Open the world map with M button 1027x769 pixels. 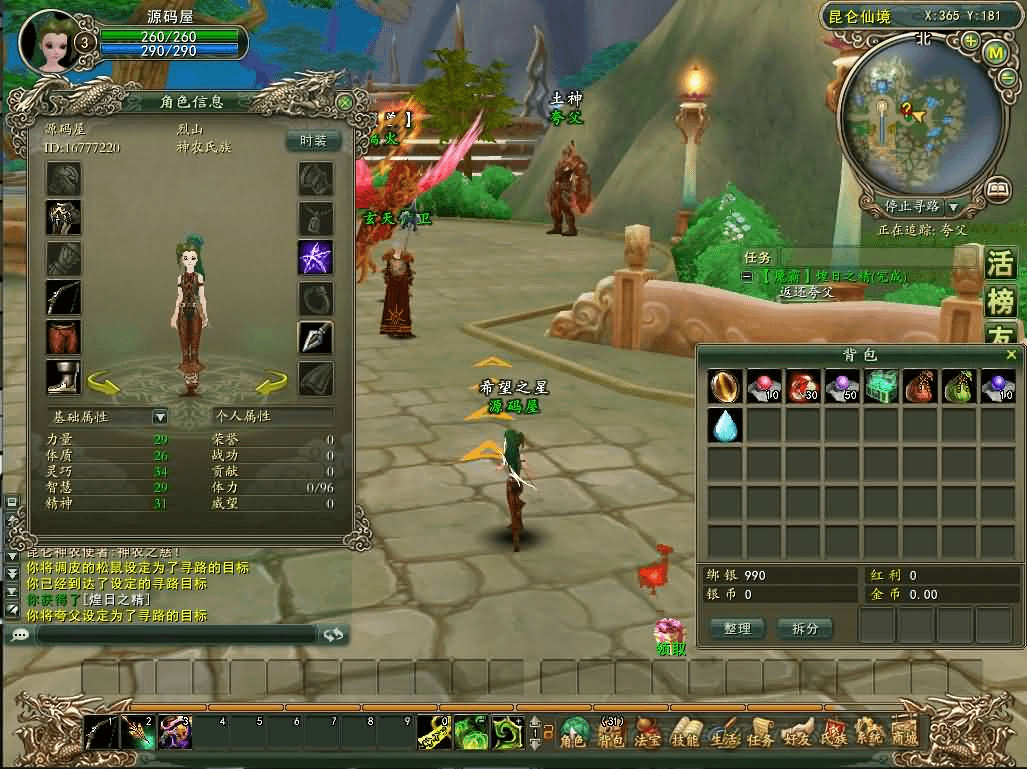(996, 52)
